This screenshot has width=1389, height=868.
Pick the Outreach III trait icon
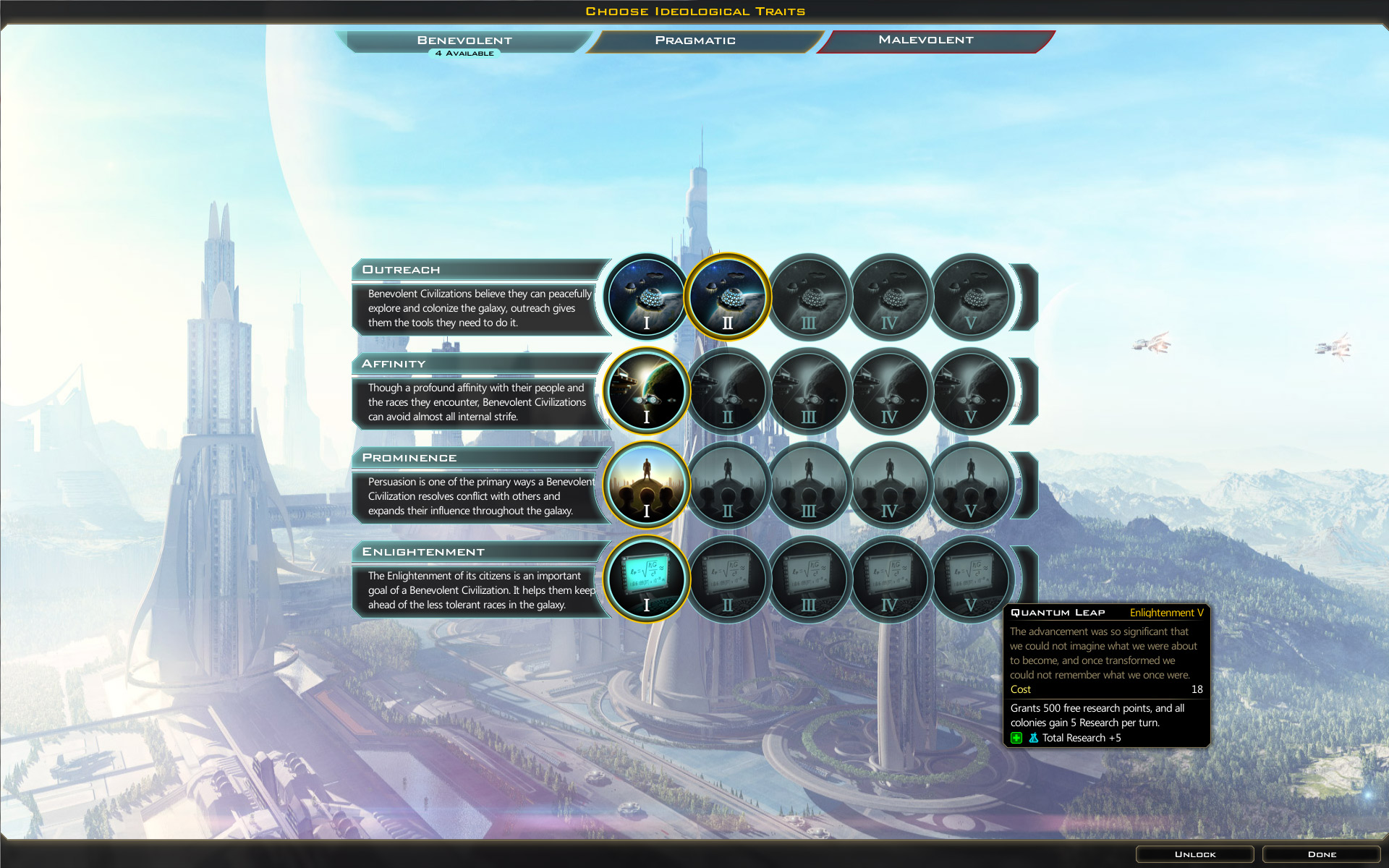809,297
